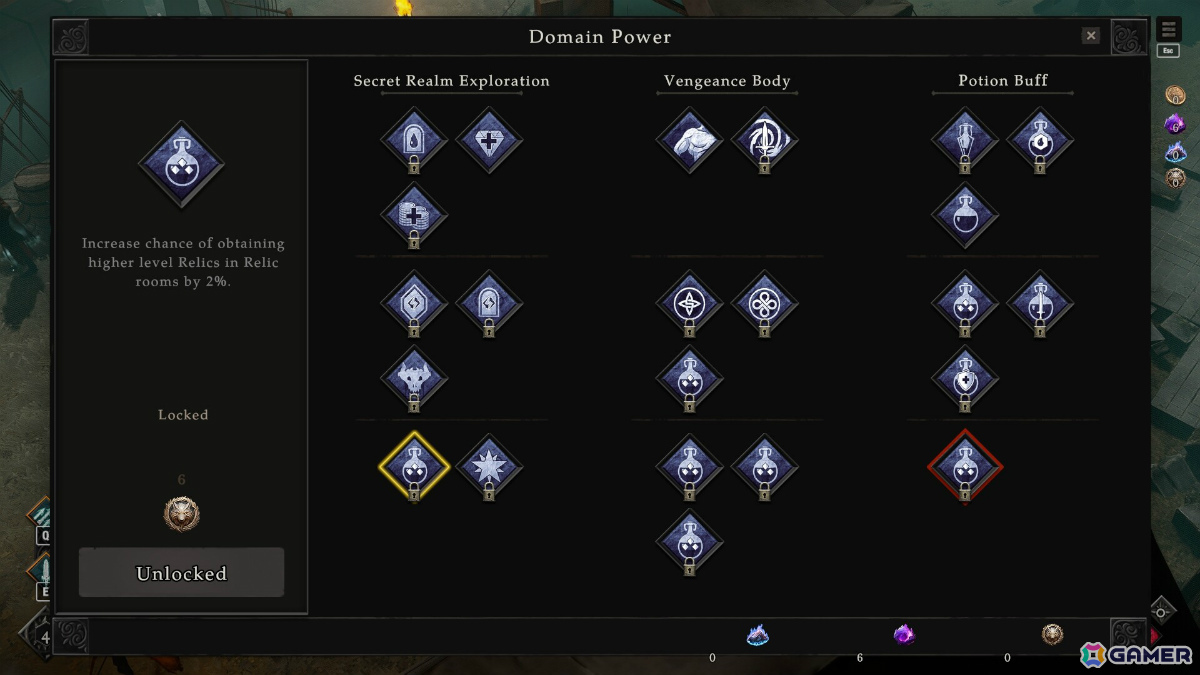
Task: Choose the muscular torso node
Action: pos(689,140)
